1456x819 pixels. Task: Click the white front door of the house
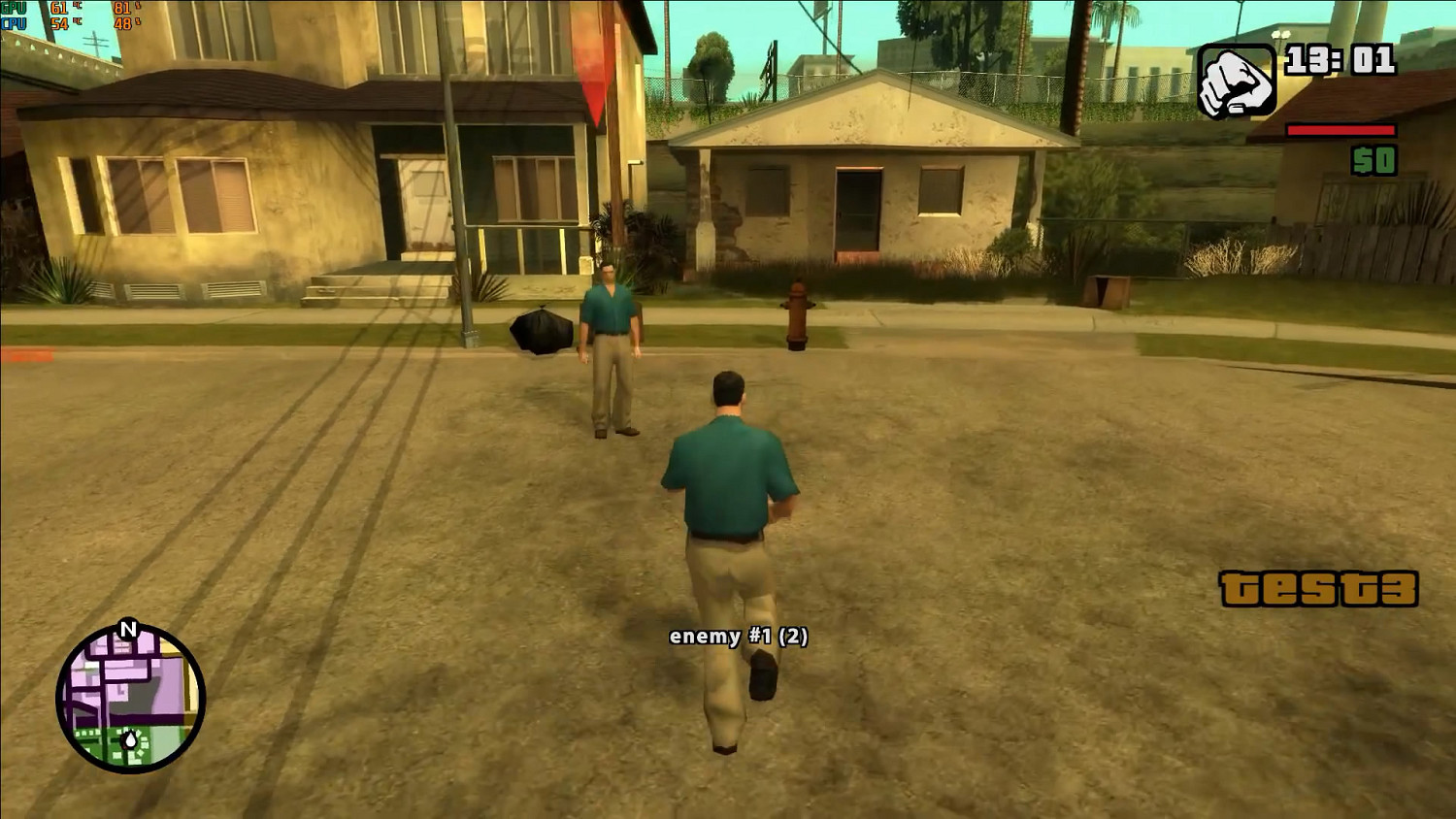tap(424, 204)
